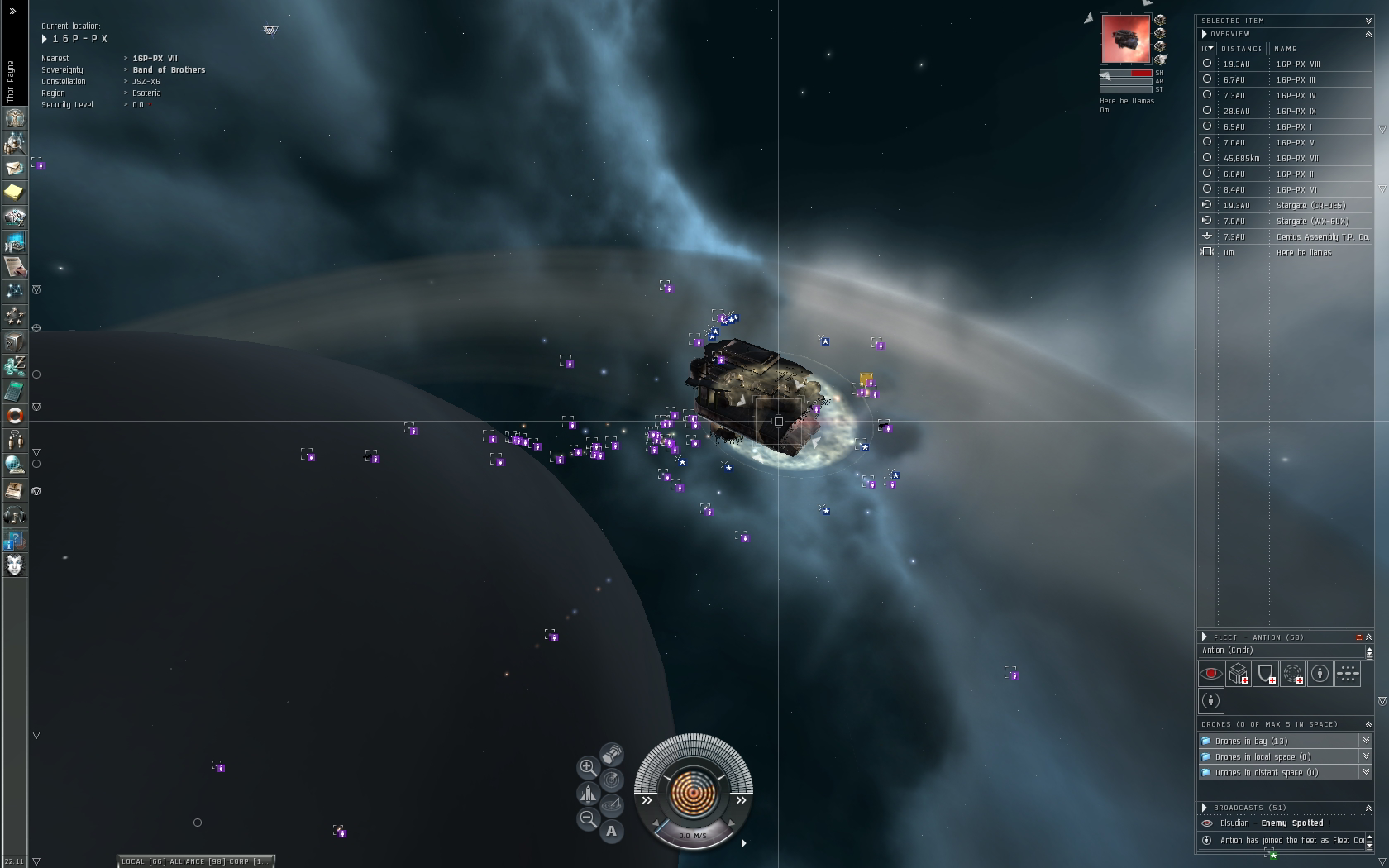This screenshot has width=1389, height=868.
Task: Open the calculator icon in the sidebar
Action: 15,390
